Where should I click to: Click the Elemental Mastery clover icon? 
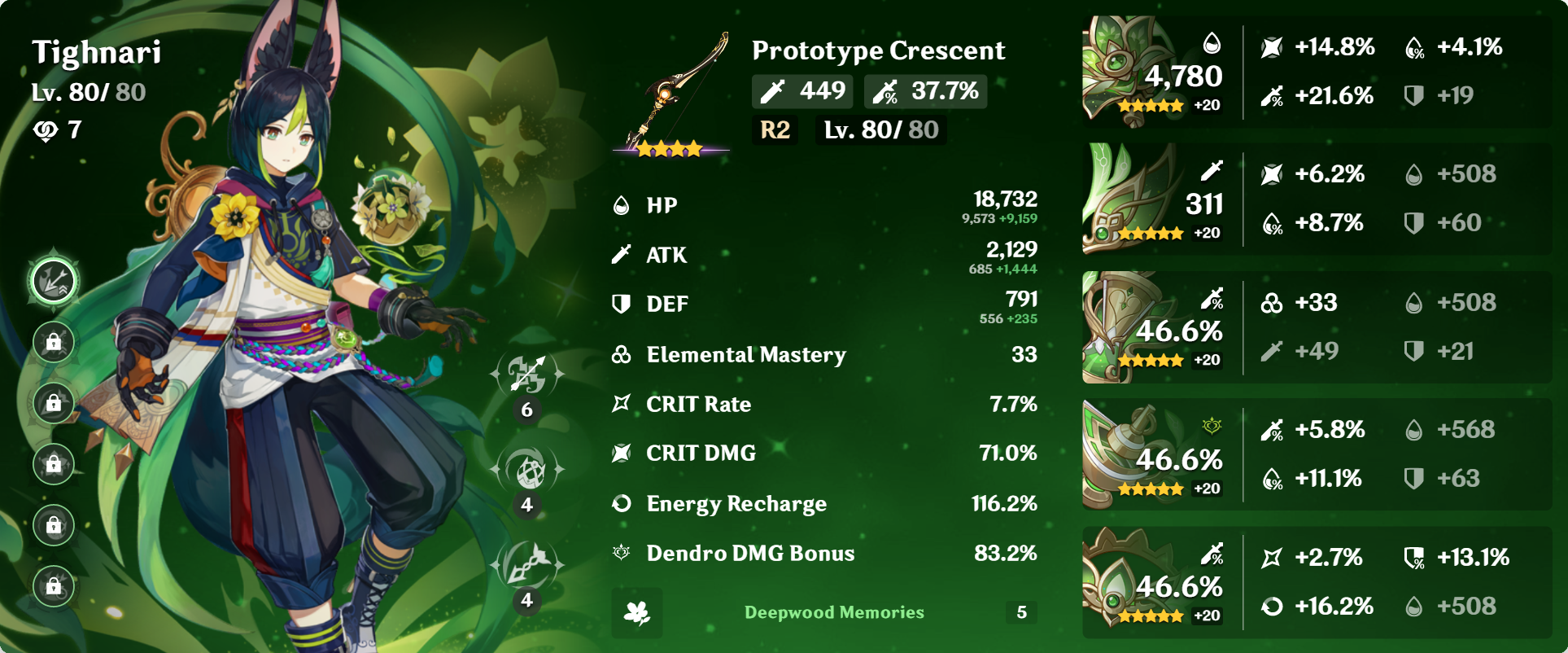(622, 355)
